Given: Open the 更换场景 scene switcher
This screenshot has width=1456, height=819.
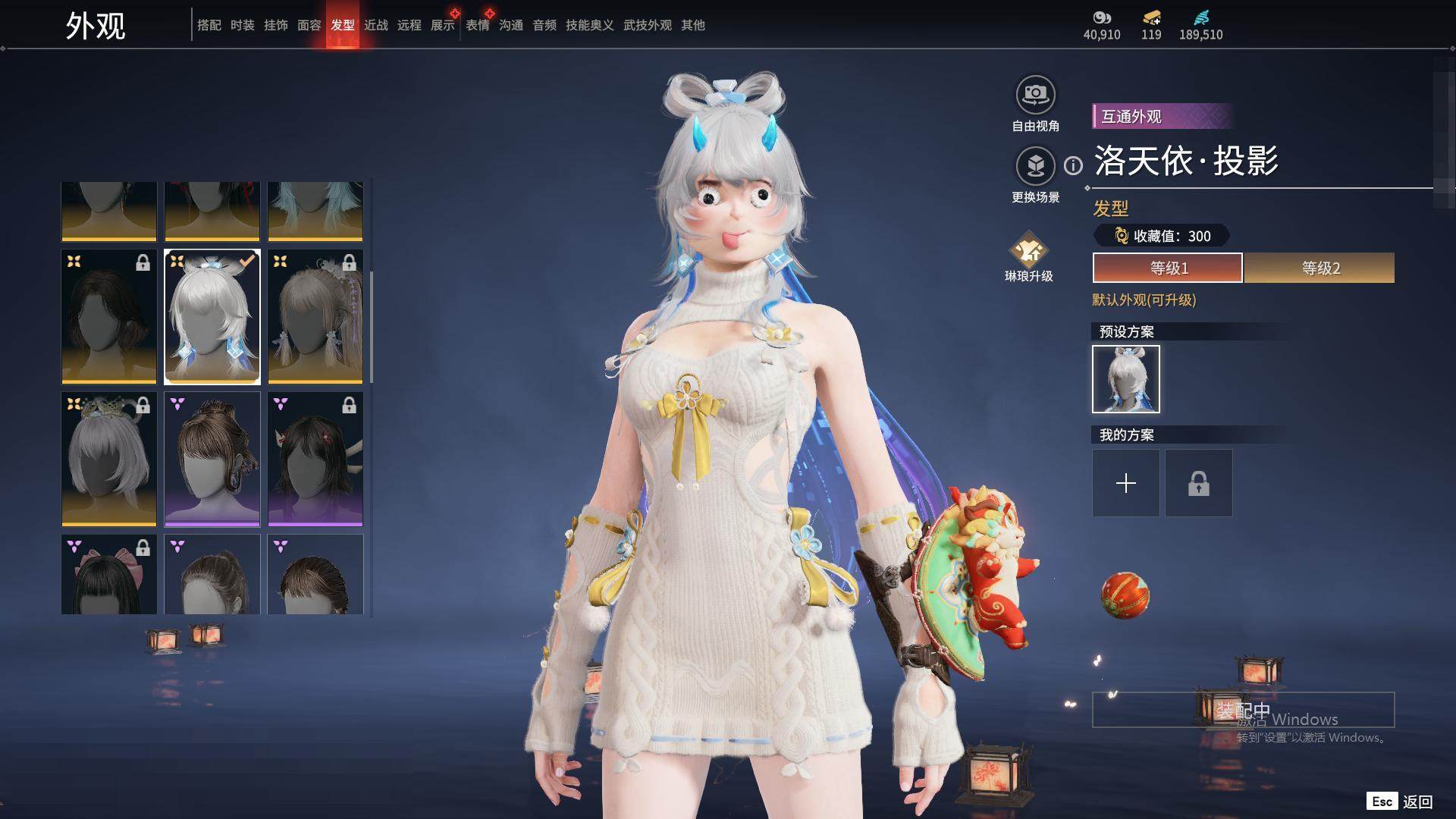Looking at the screenshot, I should tap(1035, 167).
